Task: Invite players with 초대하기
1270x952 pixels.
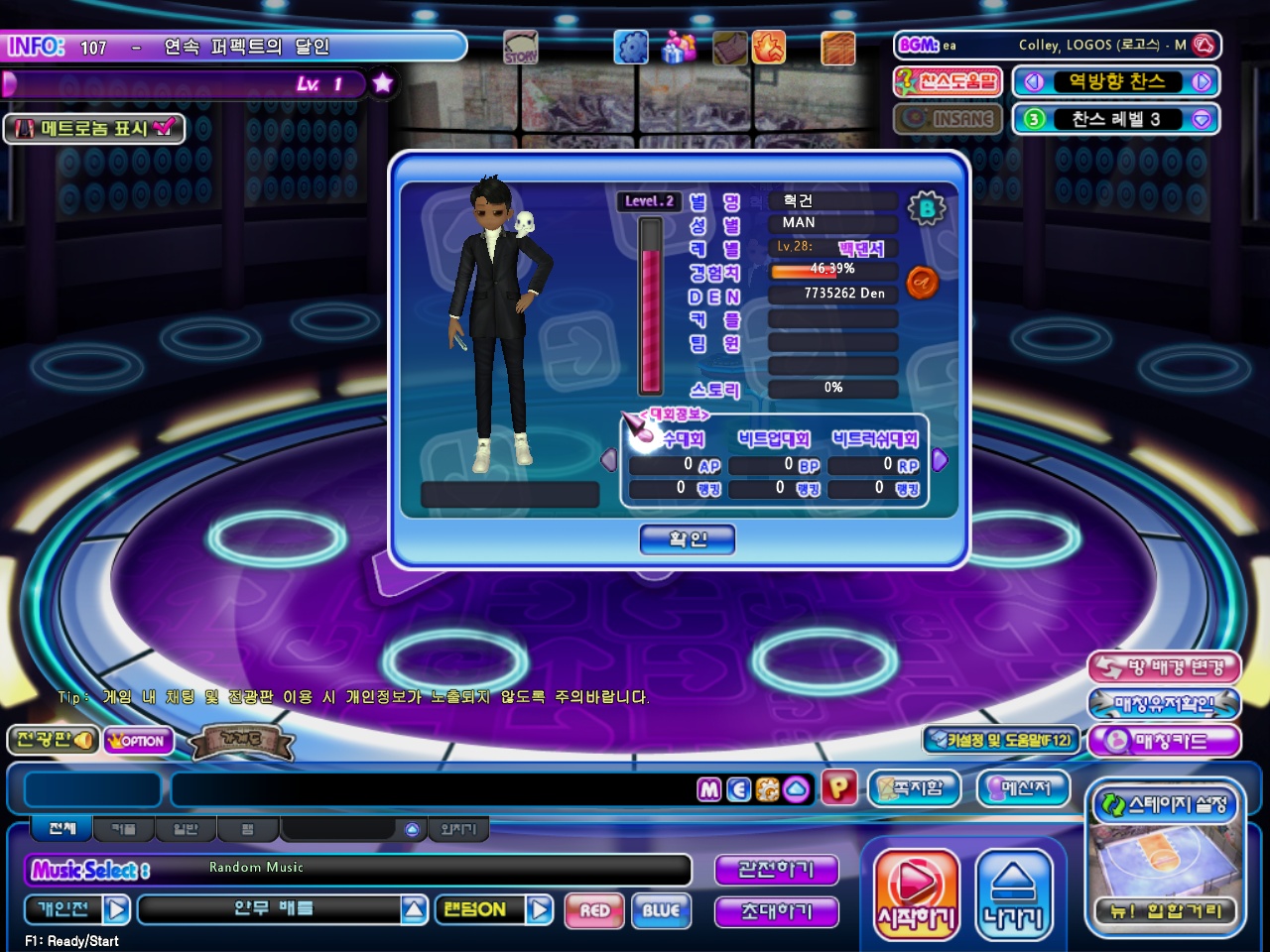Action: click(777, 911)
